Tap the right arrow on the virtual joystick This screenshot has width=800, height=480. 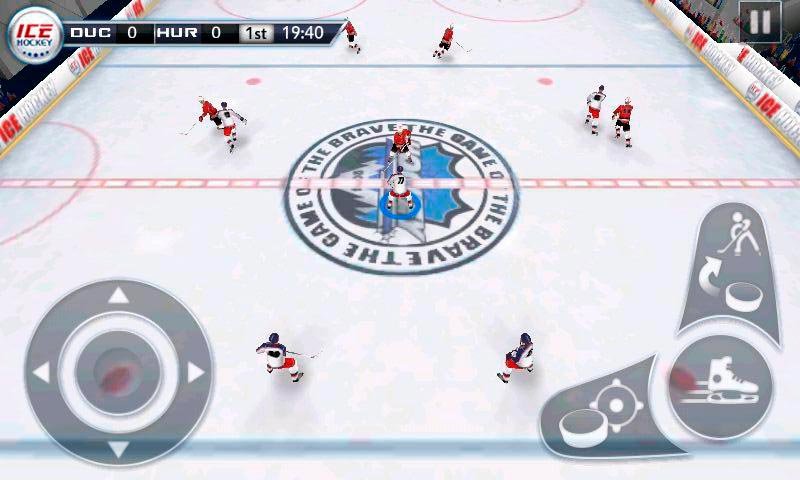pyautogui.click(x=196, y=373)
